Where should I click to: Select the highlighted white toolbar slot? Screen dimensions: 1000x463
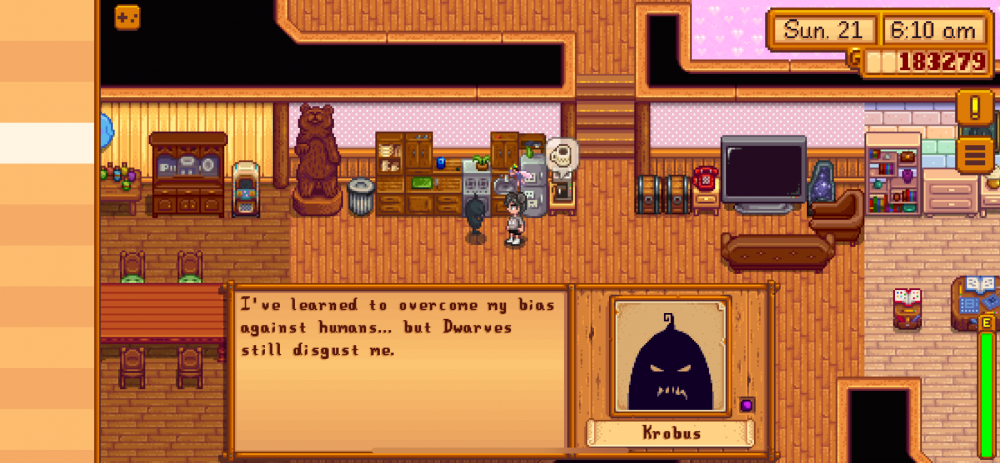pyautogui.click(x=48, y=142)
